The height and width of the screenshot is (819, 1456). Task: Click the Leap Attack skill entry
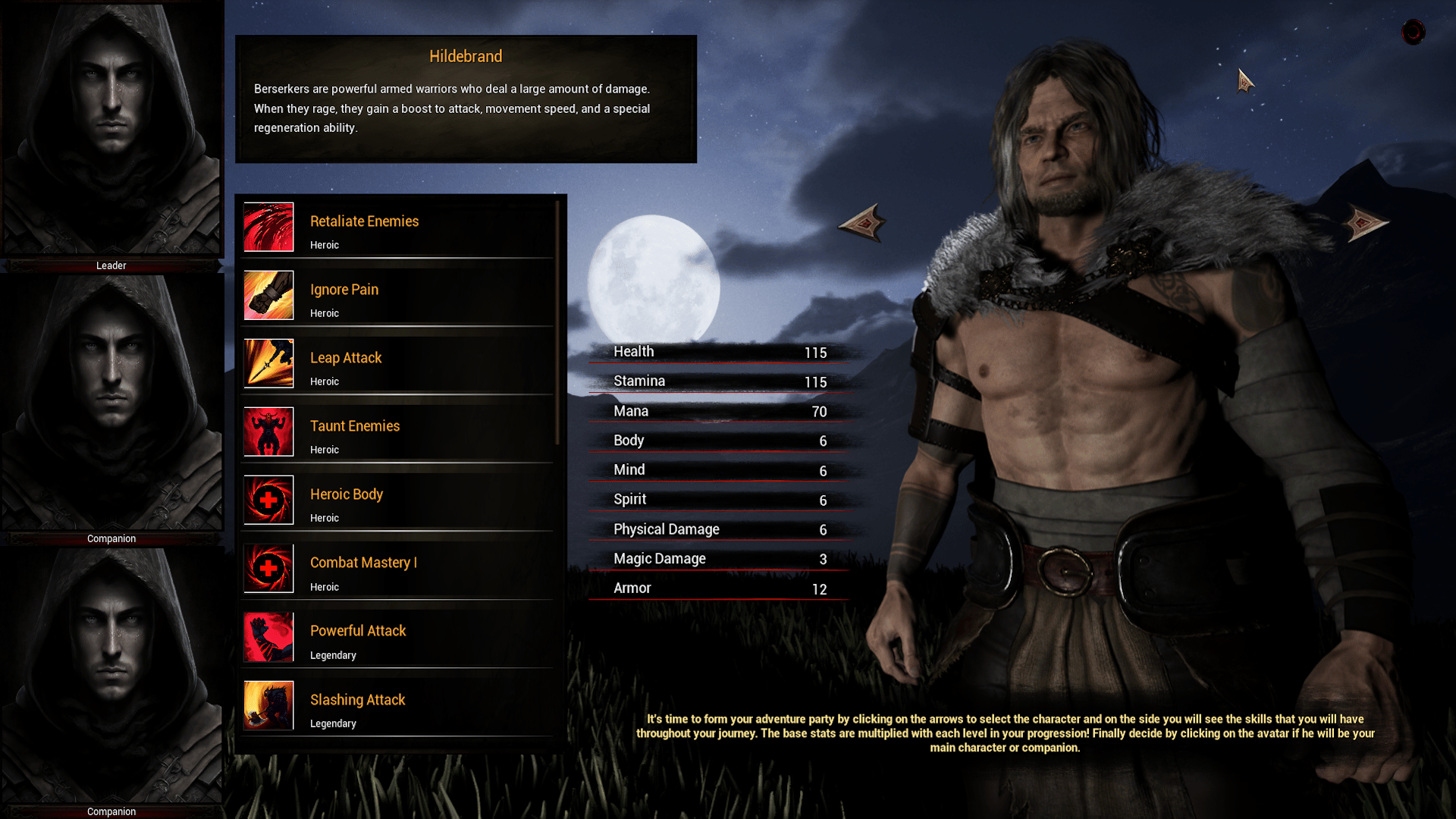(397, 364)
